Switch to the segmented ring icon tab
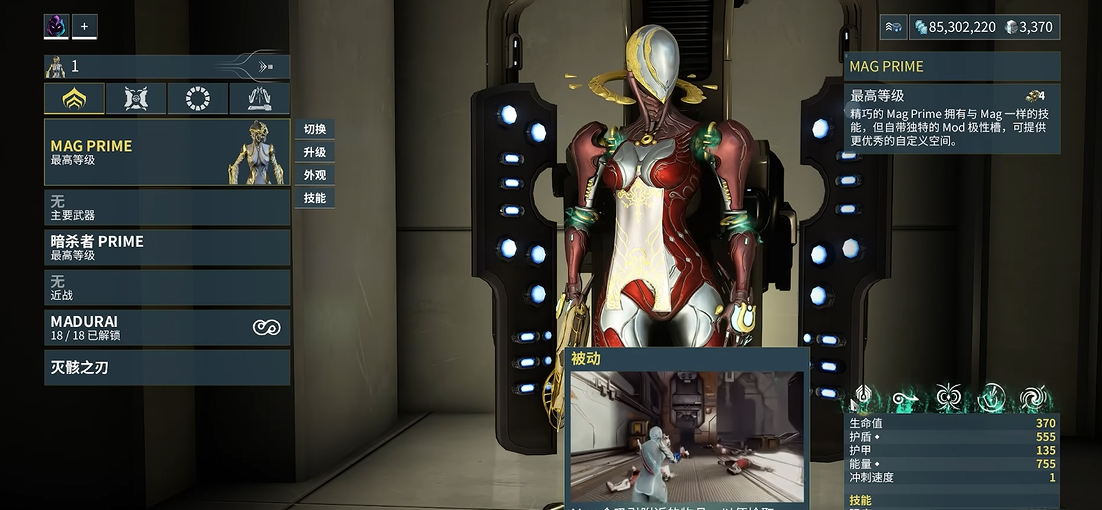The width and height of the screenshot is (1102, 510). pos(198,98)
